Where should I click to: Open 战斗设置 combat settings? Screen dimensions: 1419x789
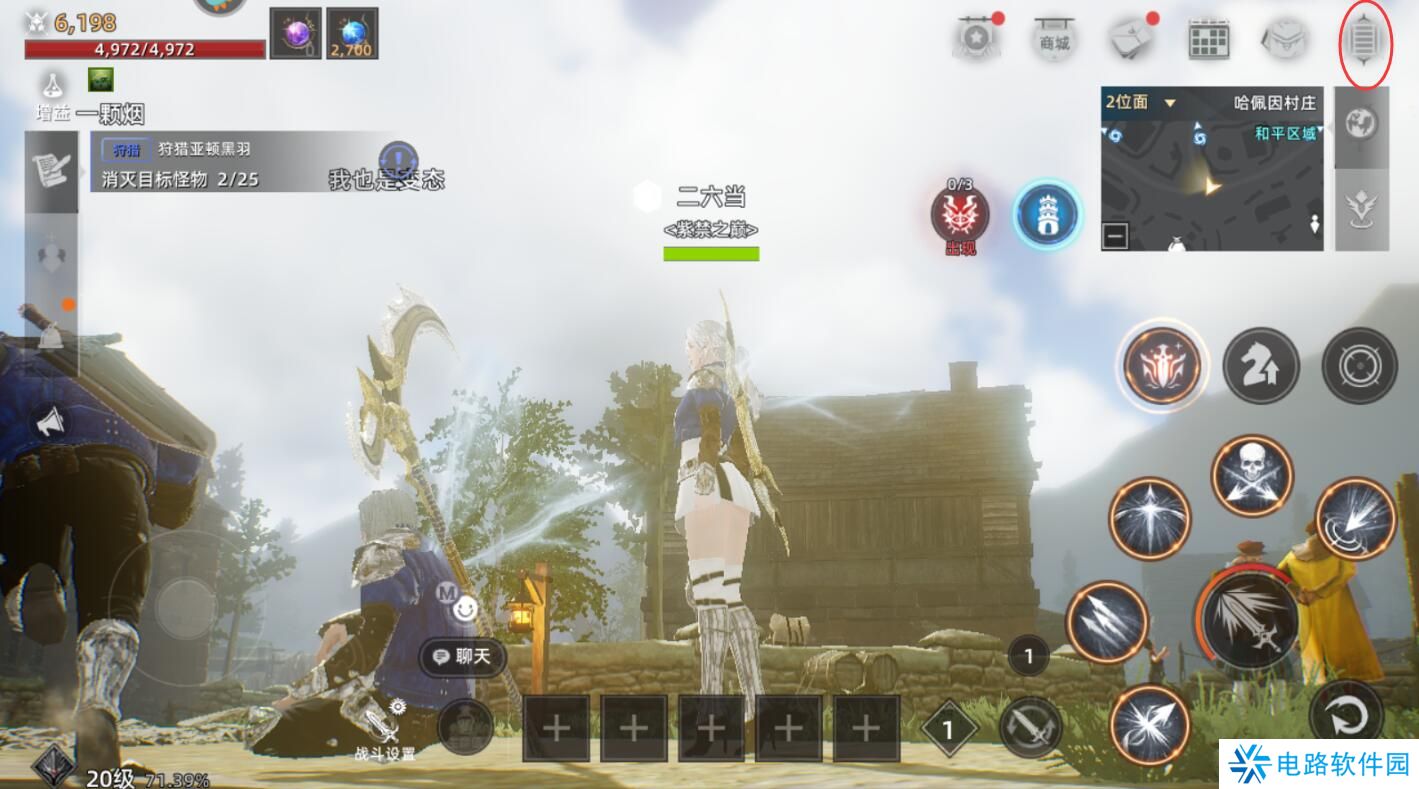pos(385,731)
